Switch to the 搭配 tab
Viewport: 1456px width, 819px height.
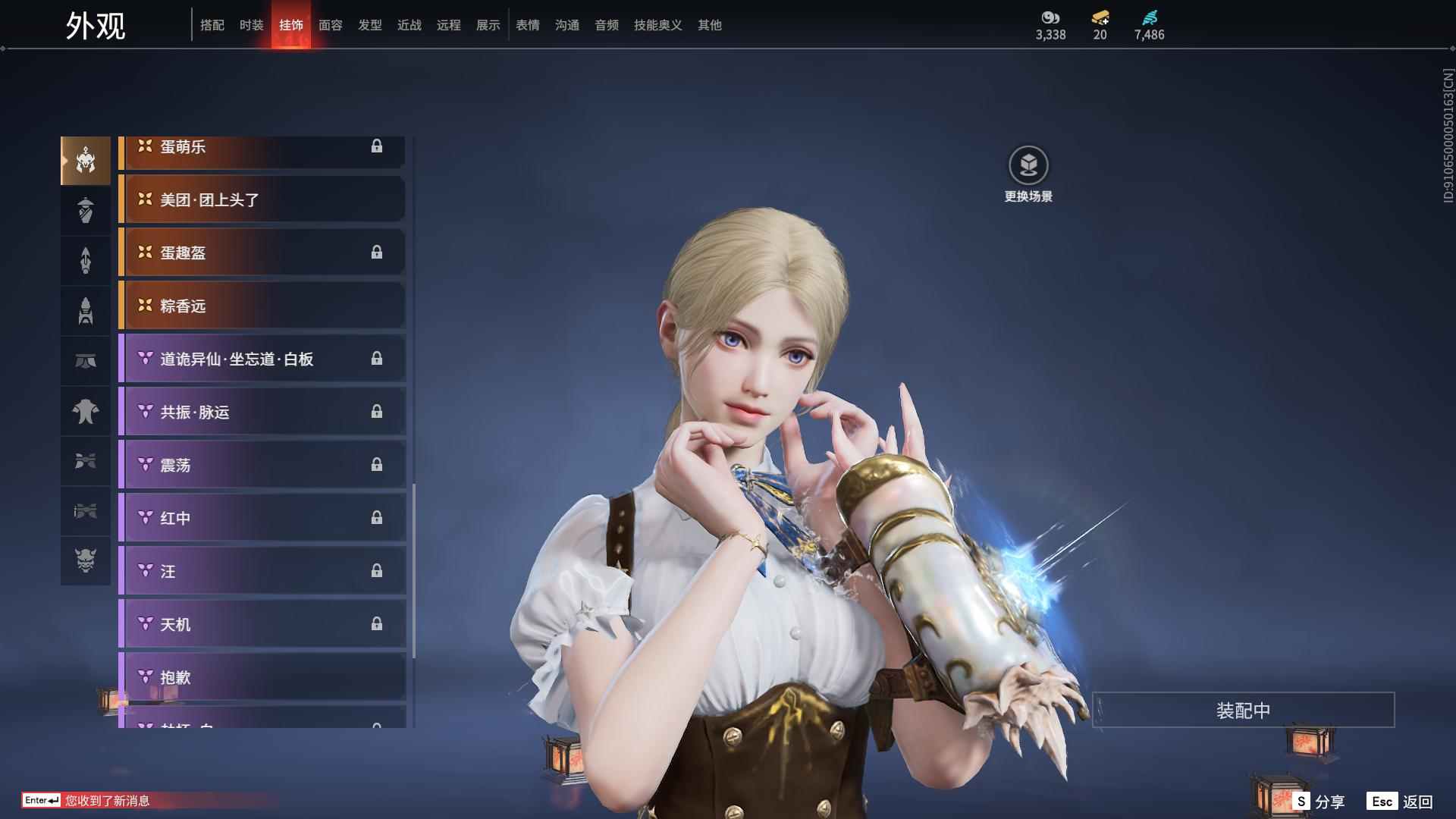point(212,25)
